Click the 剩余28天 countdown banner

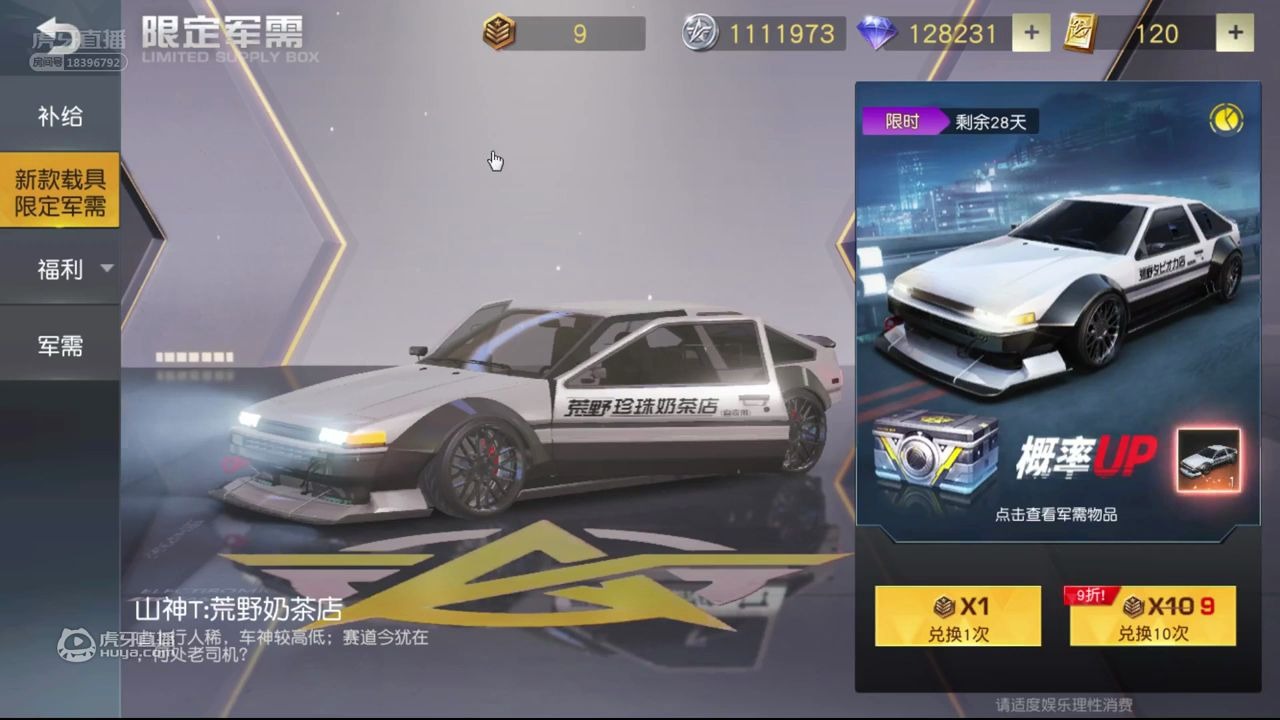coord(977,121)
